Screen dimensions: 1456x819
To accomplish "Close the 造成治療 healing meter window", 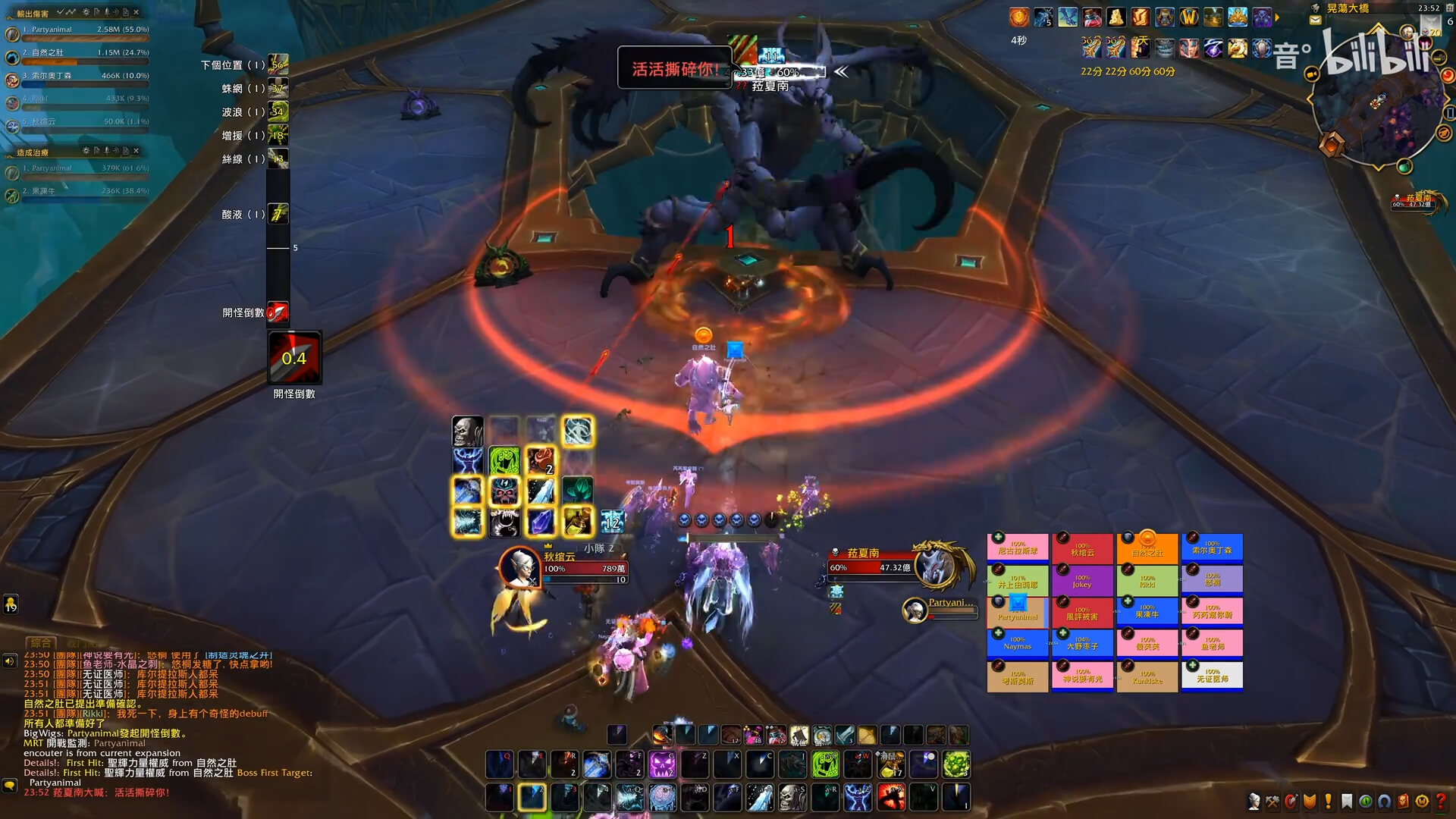I will tap(136, 151).
